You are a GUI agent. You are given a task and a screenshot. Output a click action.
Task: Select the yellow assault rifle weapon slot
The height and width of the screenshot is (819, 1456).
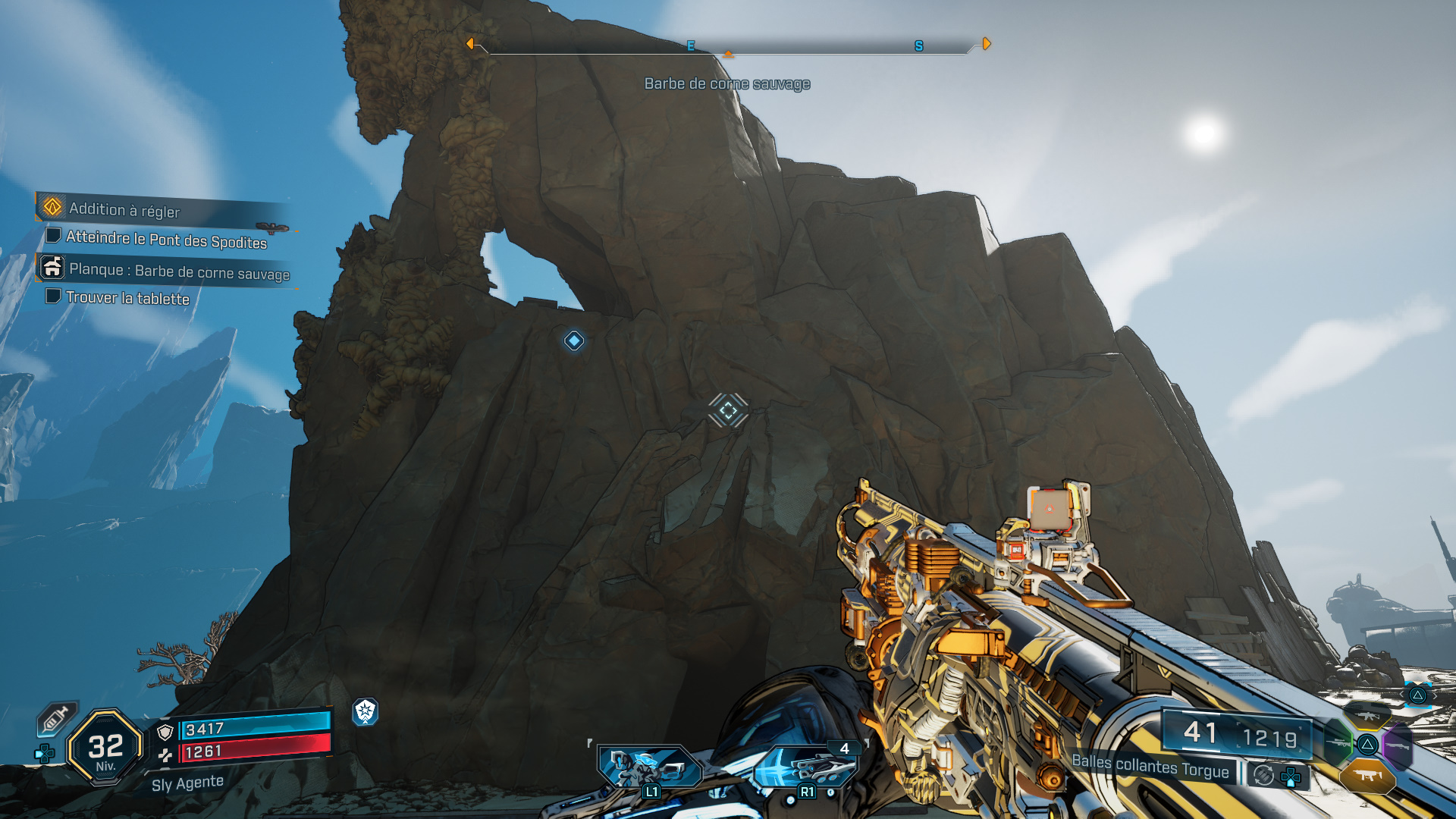click(x=1367, y=717)
